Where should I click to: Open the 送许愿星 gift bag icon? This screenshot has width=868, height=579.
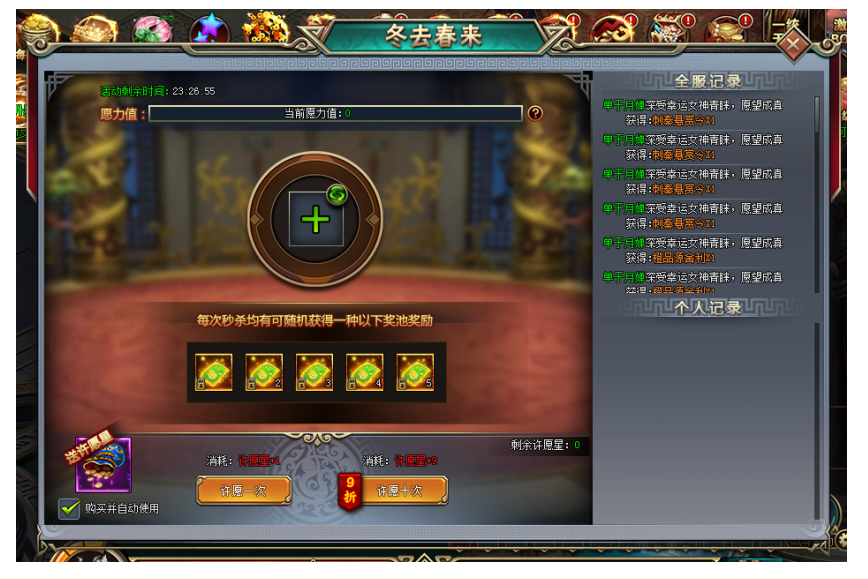point(103,465)
